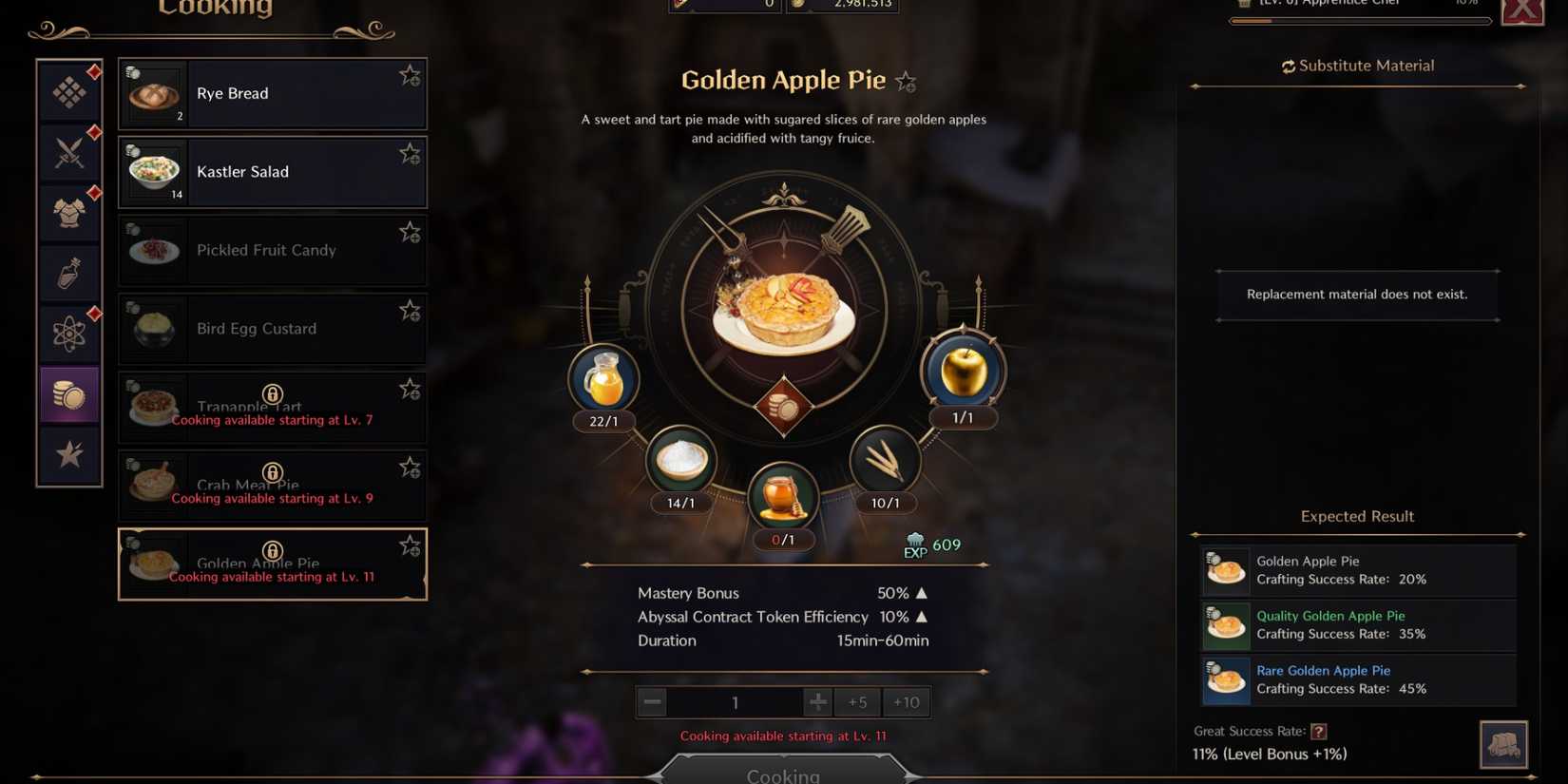Click the golden apple ingredient showing 1/1
Image resolution: width=1568 pixels, height=784 pixels.
click(x=963, y=371)
